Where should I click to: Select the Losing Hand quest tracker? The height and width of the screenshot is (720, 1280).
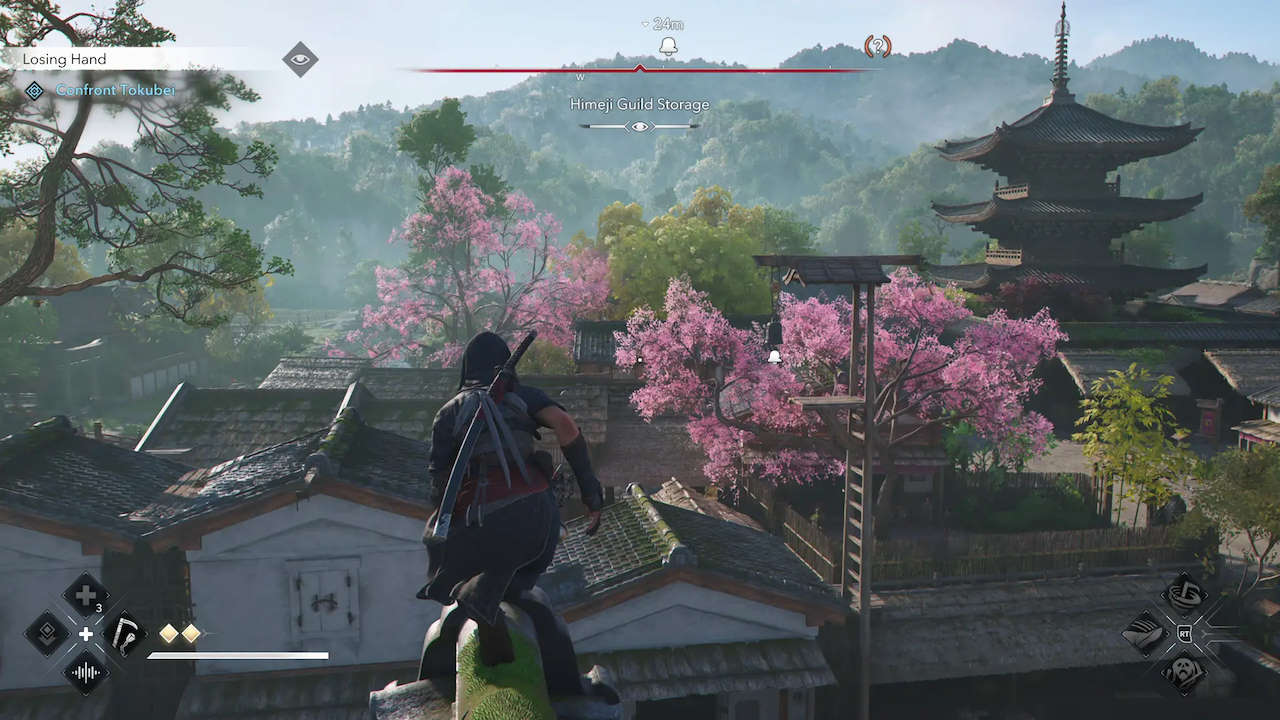(x=65, y=59)
